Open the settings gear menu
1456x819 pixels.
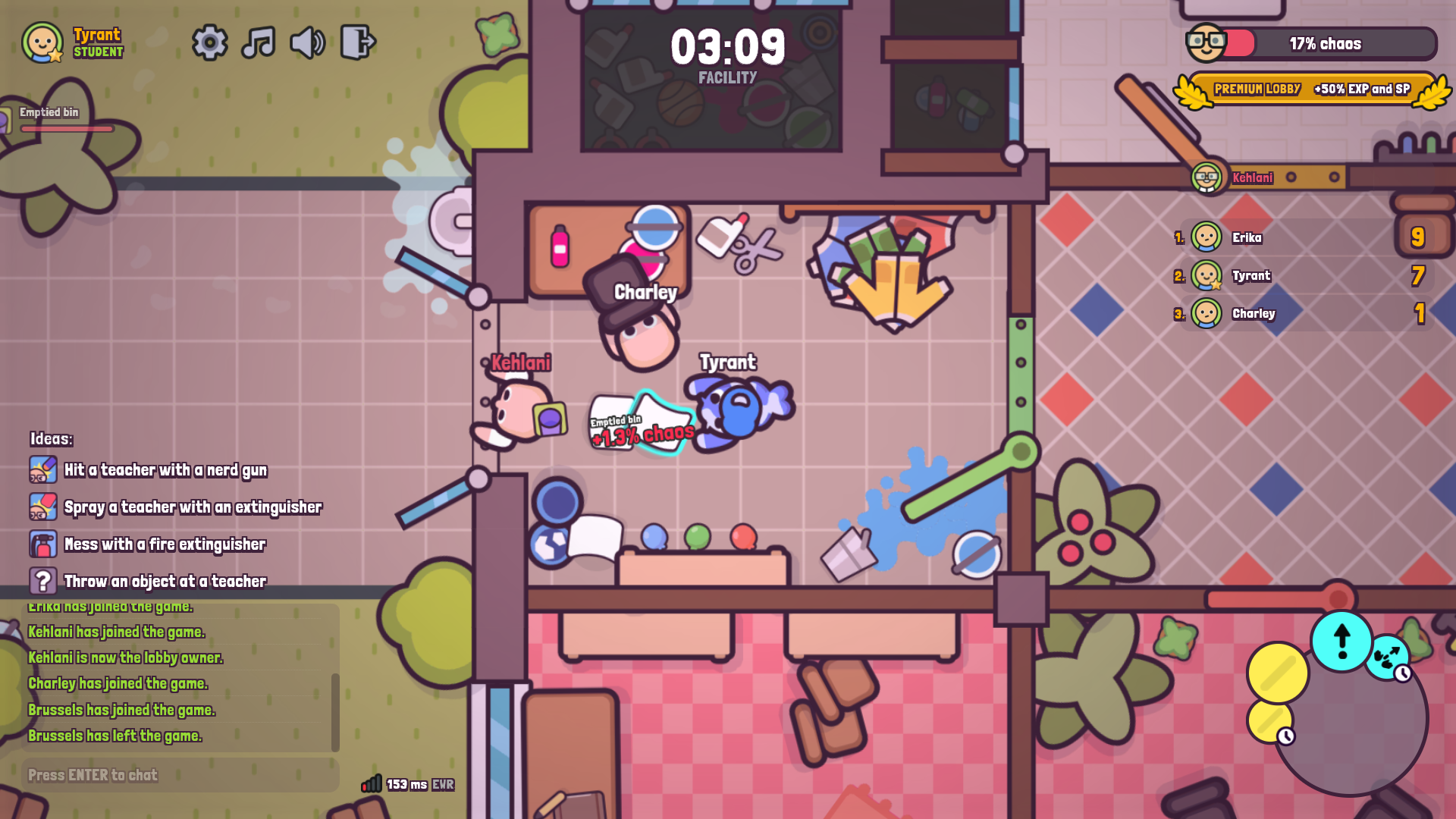[x=210, y=43]
